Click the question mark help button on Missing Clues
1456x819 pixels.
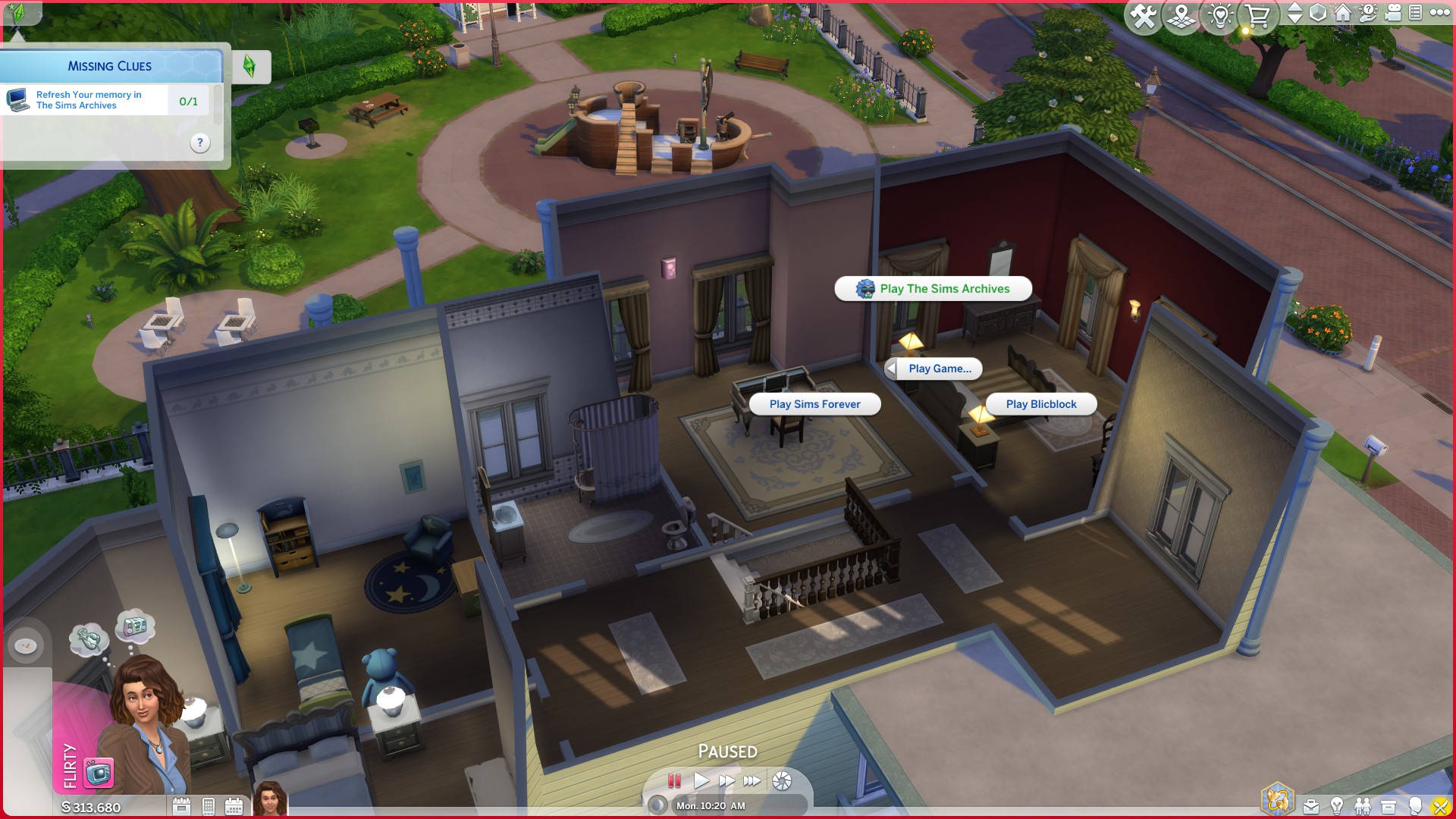click(199, 143)
